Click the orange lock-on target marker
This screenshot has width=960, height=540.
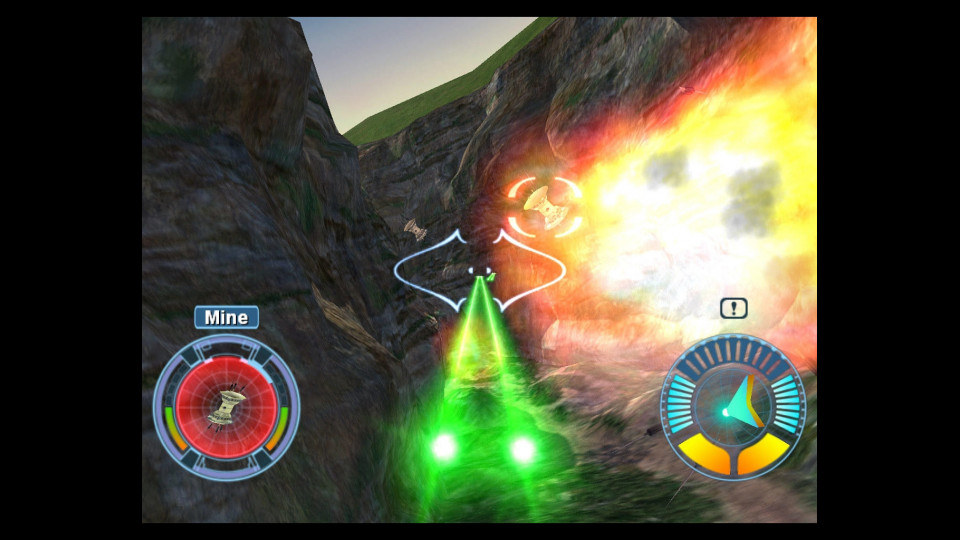(x=545, y=206)
